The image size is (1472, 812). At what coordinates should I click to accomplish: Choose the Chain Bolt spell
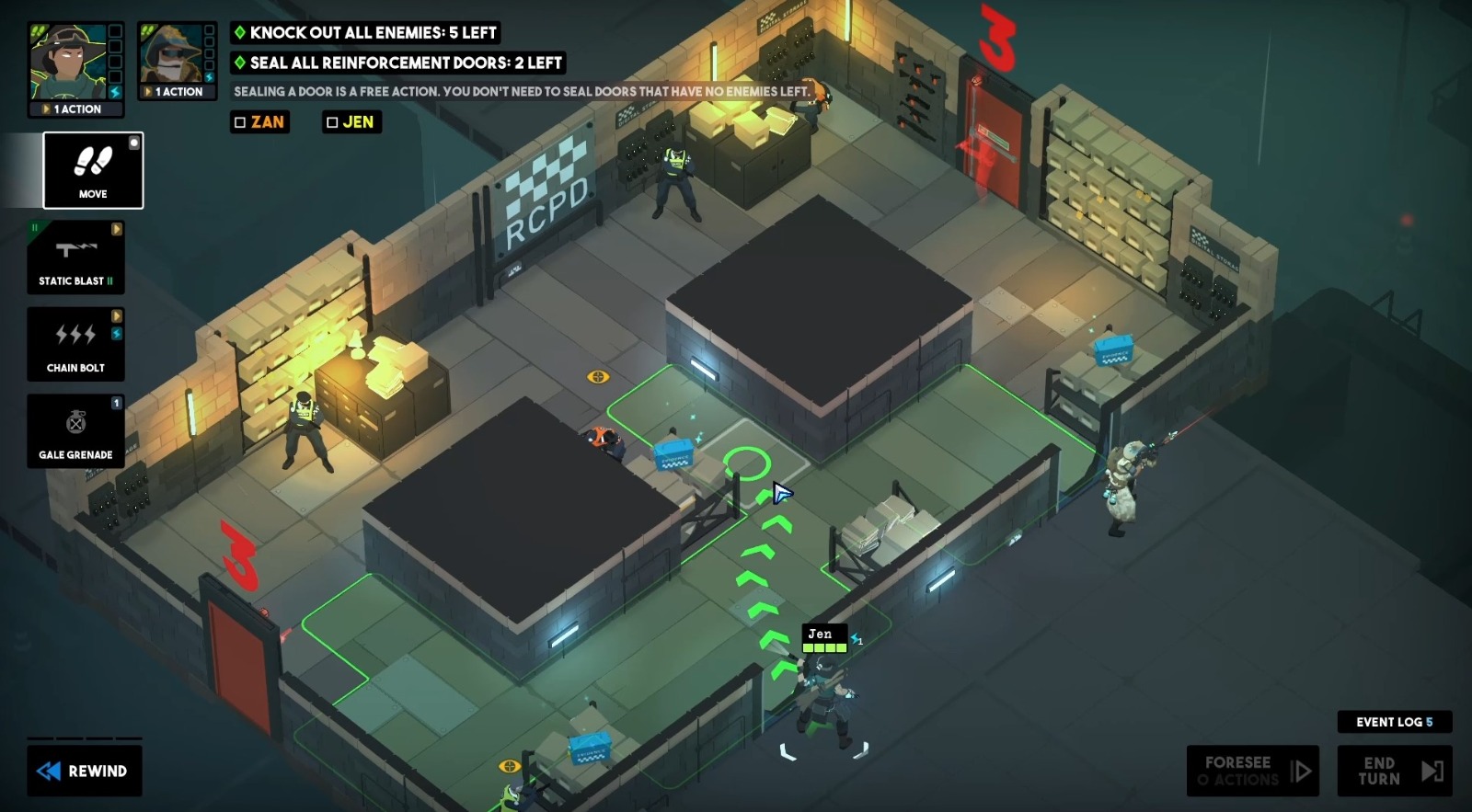pos(76,343)
